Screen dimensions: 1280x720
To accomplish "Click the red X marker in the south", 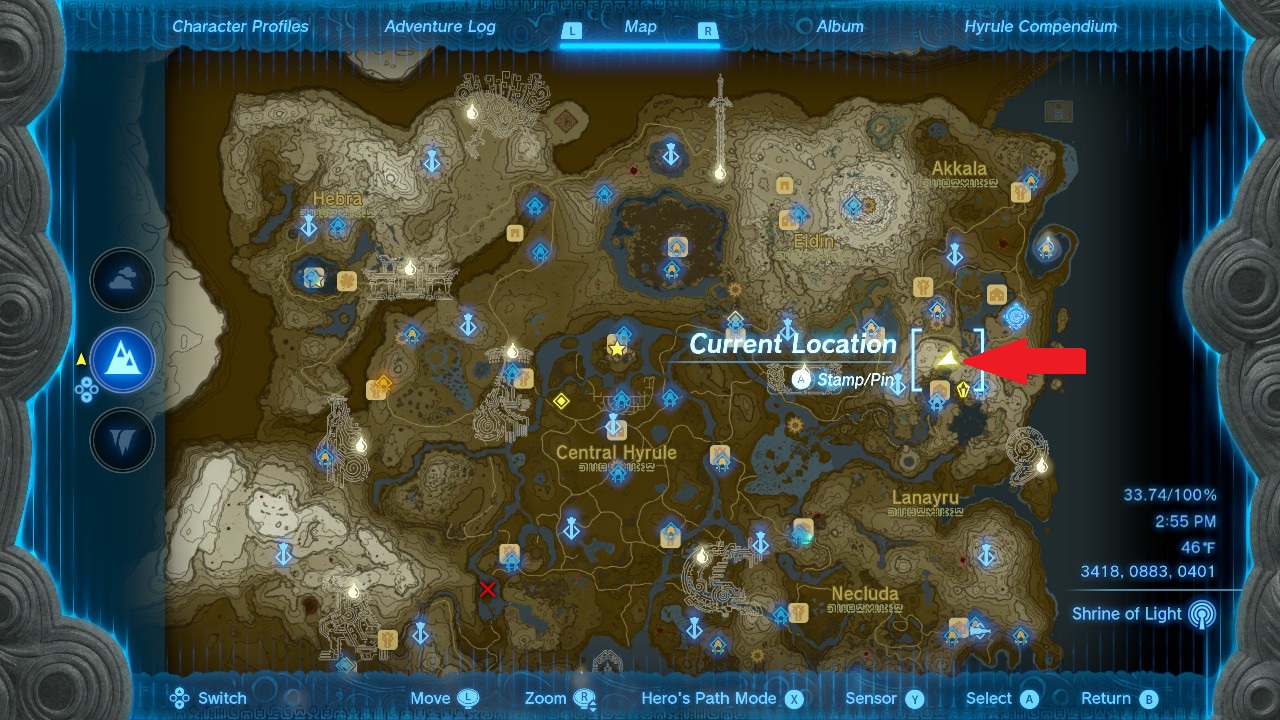I will (x=486, y=590).
